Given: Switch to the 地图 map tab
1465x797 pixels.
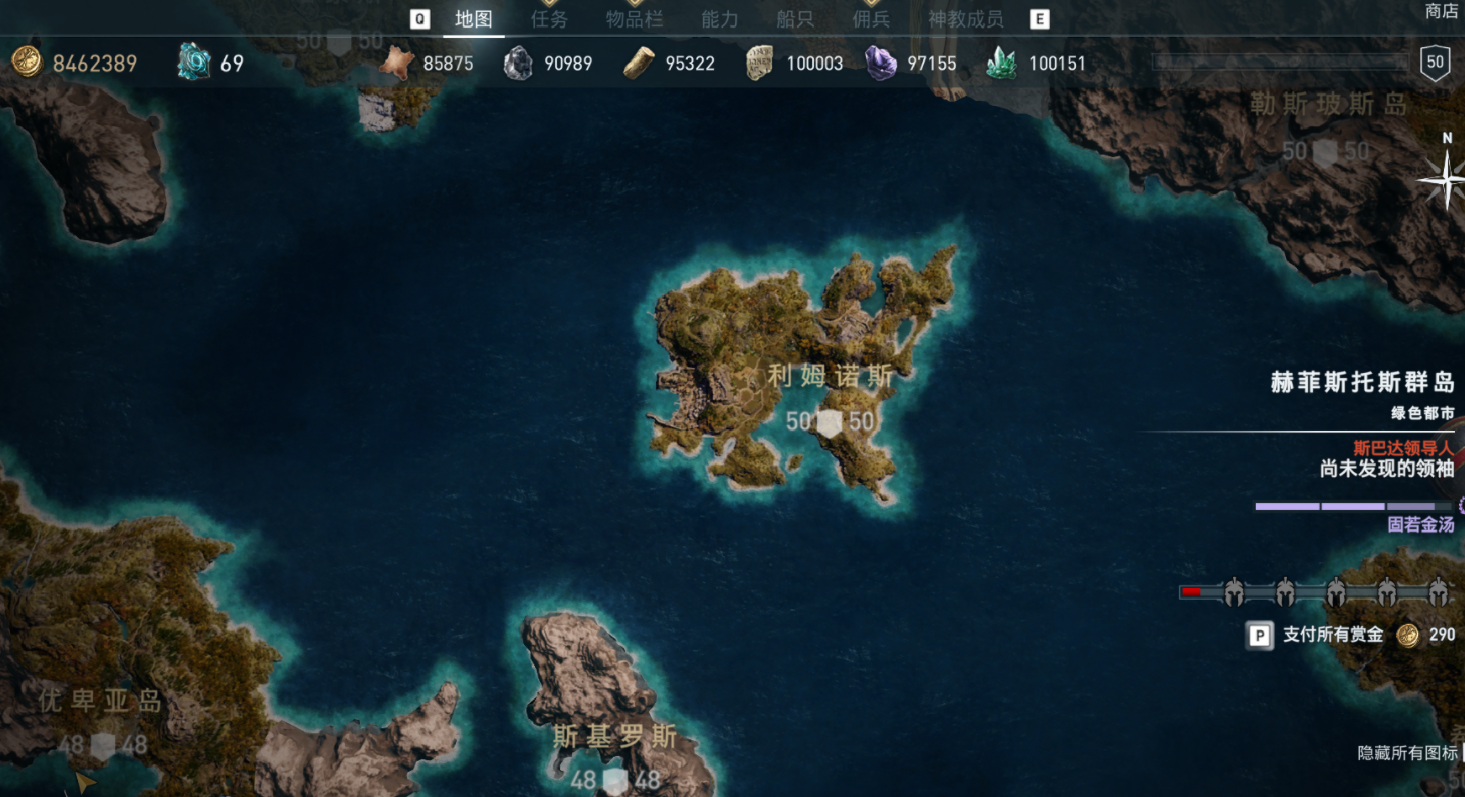Looking at the screenshot, I should [473, 19].
